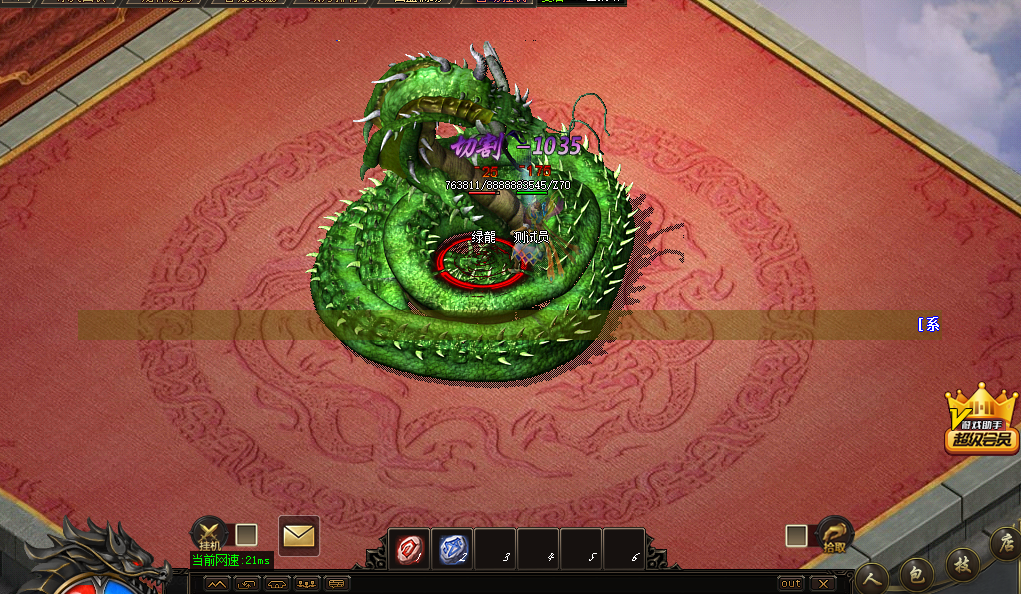Tick the checkbox beside the 挂机 button
This screenshot has height=594, width=1021.
click(246, 535)
